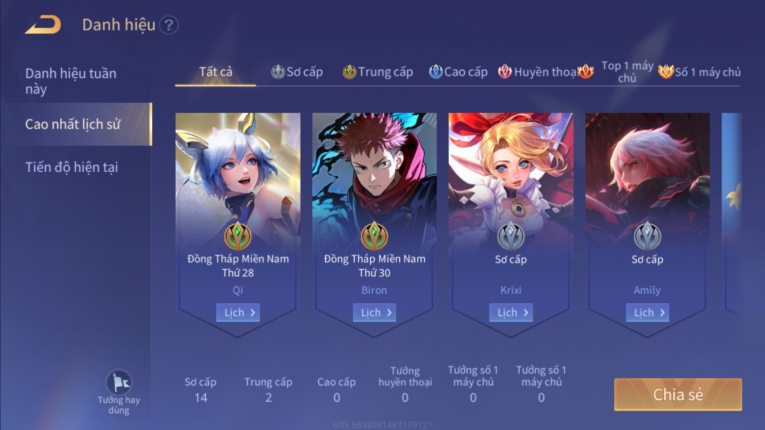Show Tiến độ hiện tại section
Viewport: 765px width, 430px height.
pyautogui.click(x=72, y=167)
